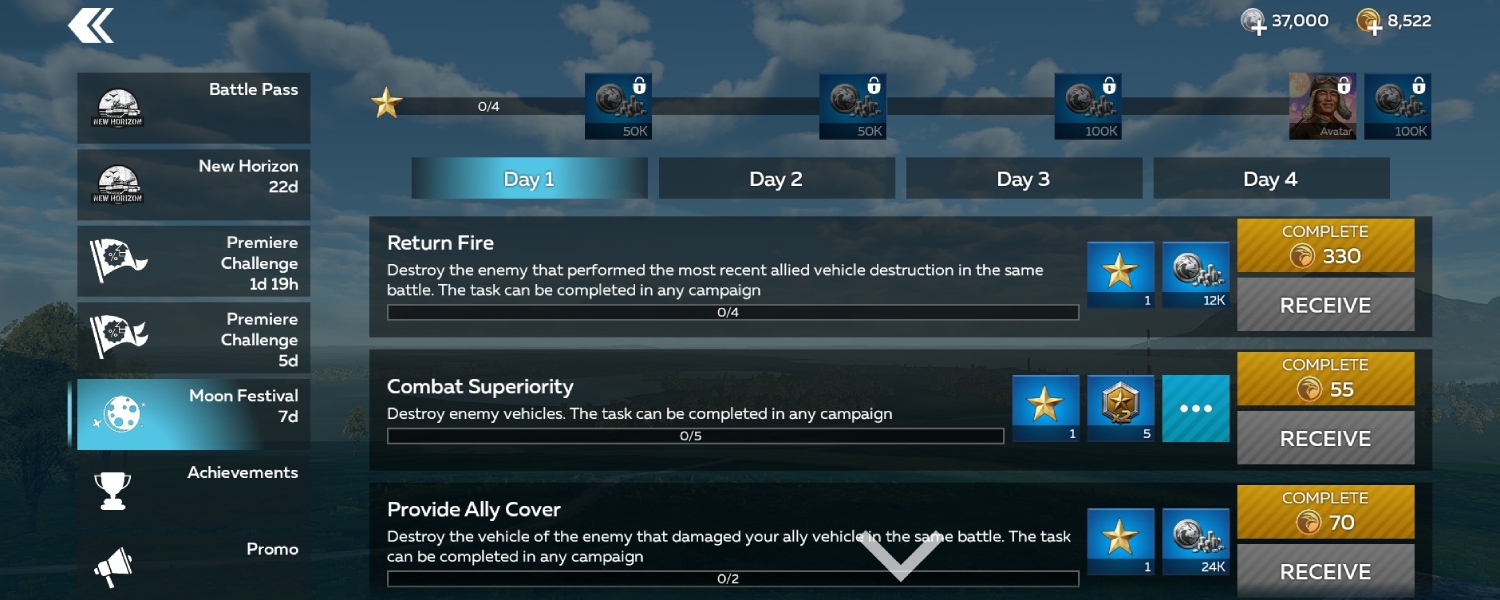Open the Premiere Challenge ending in 5d
1500x600 pixels.
pyautogui.click(x=194, y=338)
